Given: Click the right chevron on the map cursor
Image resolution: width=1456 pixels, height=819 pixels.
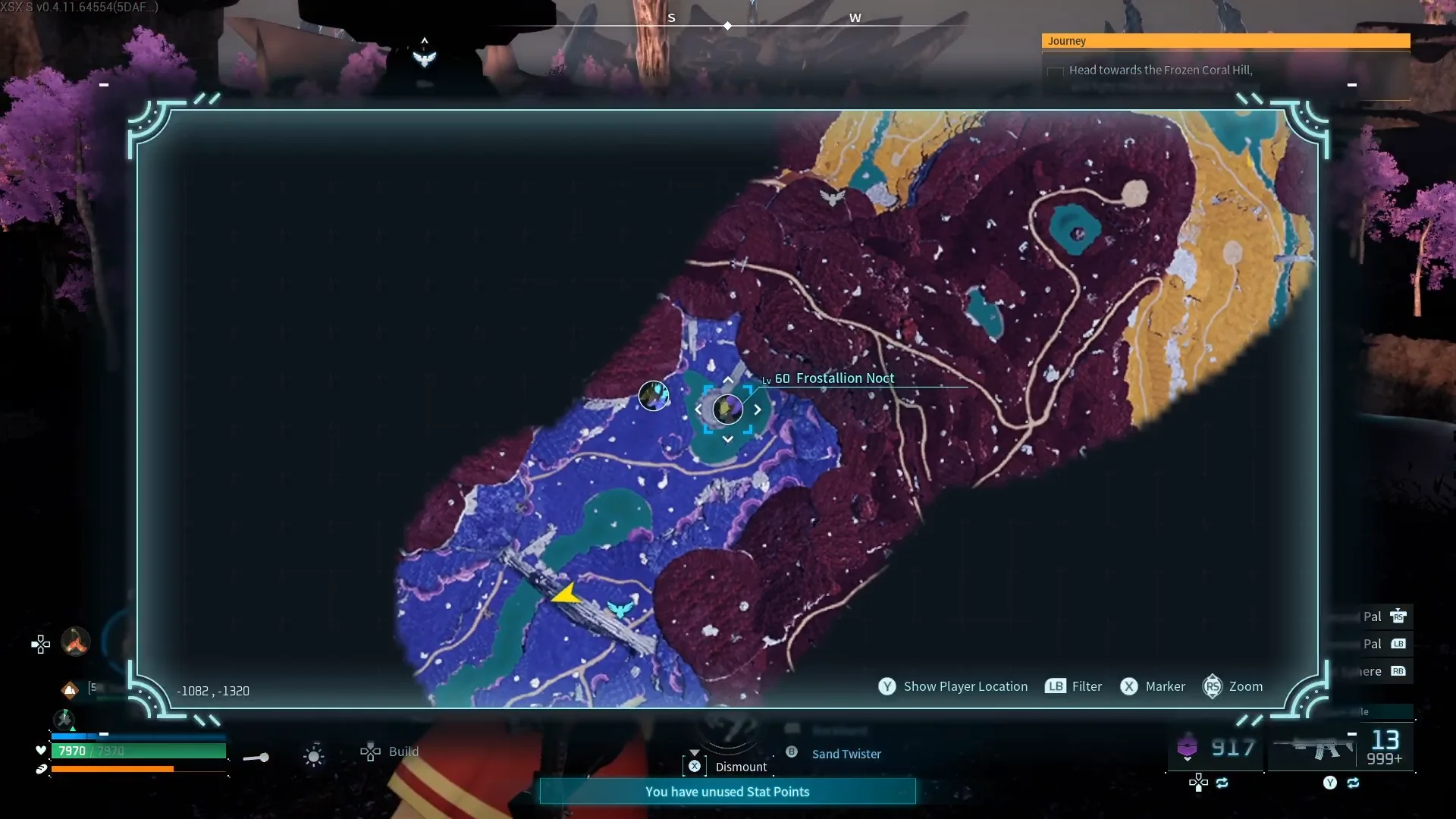Looking at the screenshot, I should 757,409.
